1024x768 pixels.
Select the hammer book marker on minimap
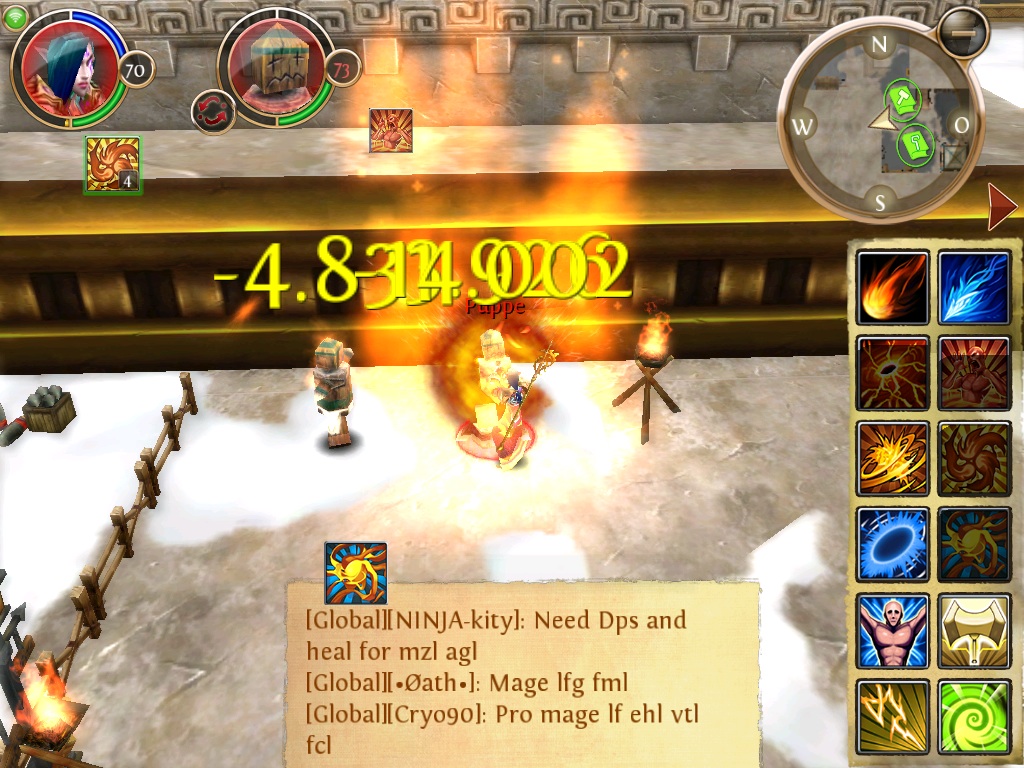pos(904,96)
